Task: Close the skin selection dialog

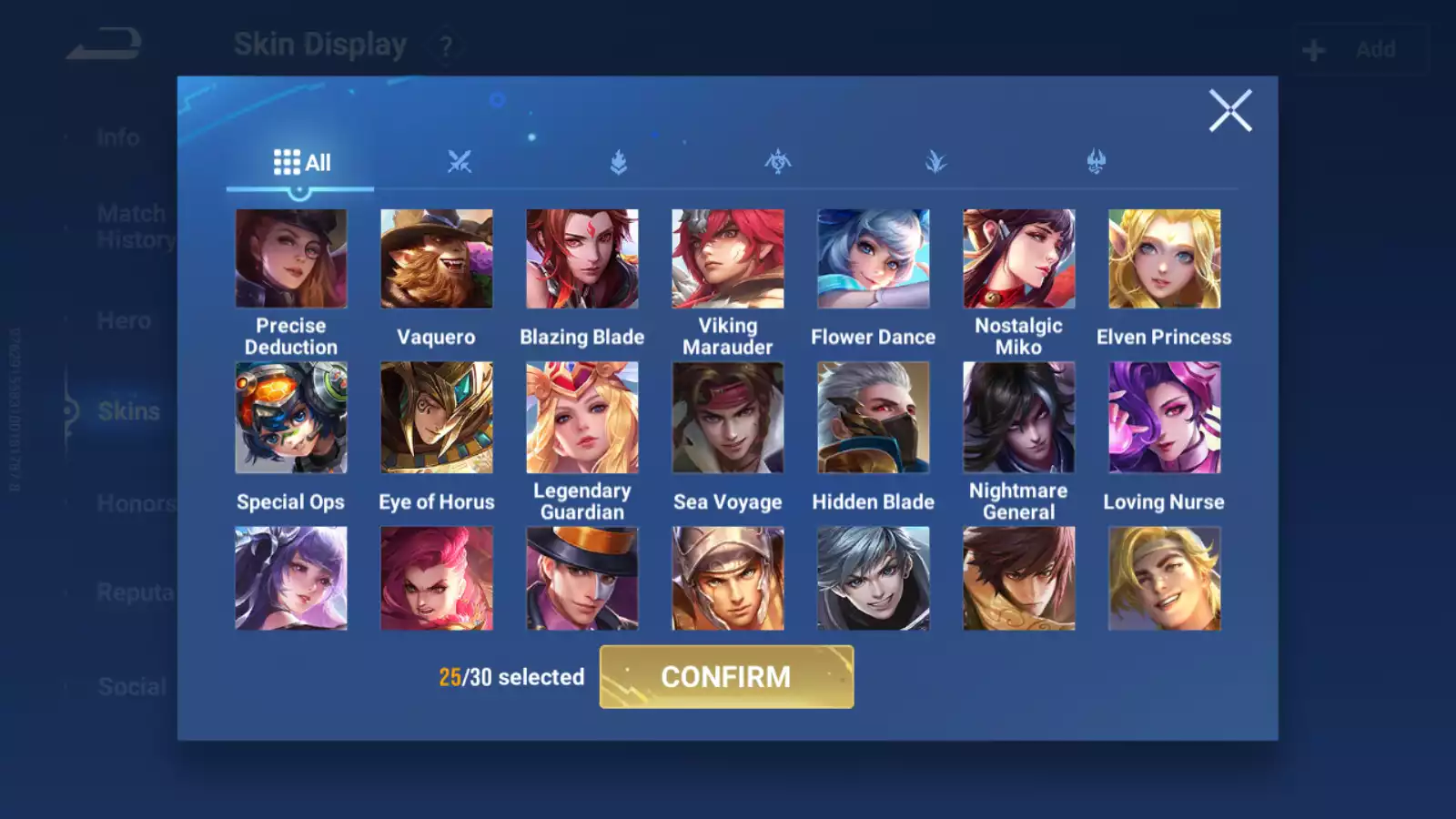Action: [1230, 111]
